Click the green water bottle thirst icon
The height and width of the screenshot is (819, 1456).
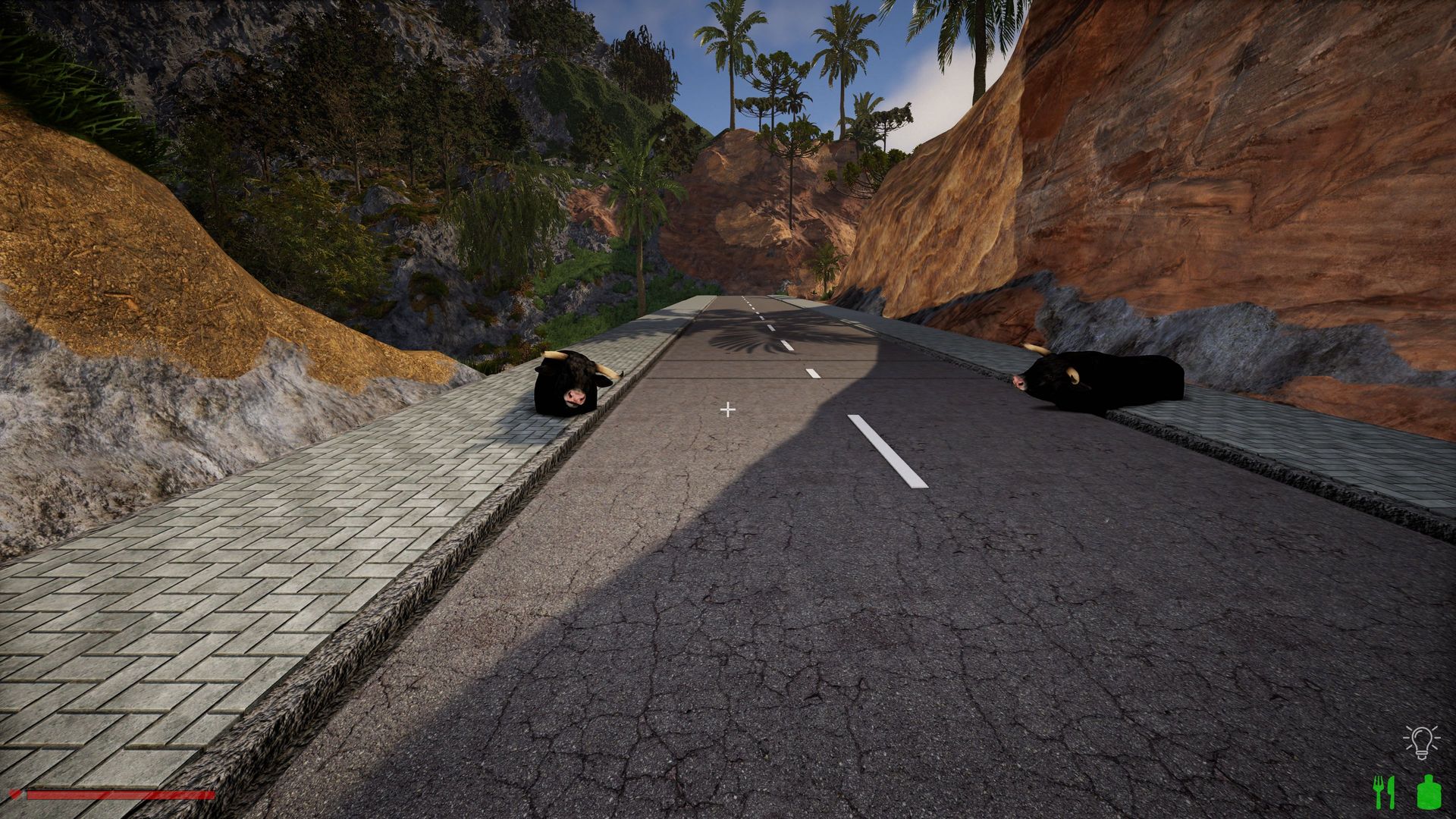click(x=1427, y=792)
